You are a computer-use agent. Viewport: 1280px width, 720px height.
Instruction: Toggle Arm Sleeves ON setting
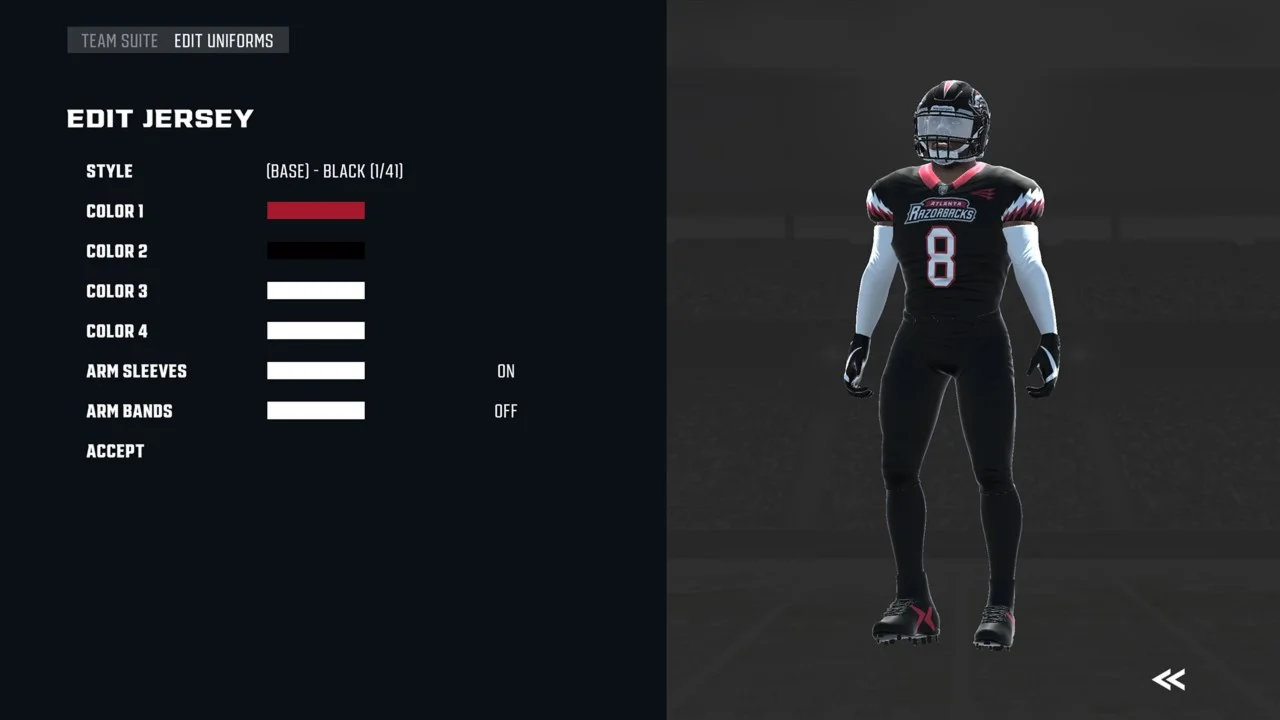click(x=506, y=371)
